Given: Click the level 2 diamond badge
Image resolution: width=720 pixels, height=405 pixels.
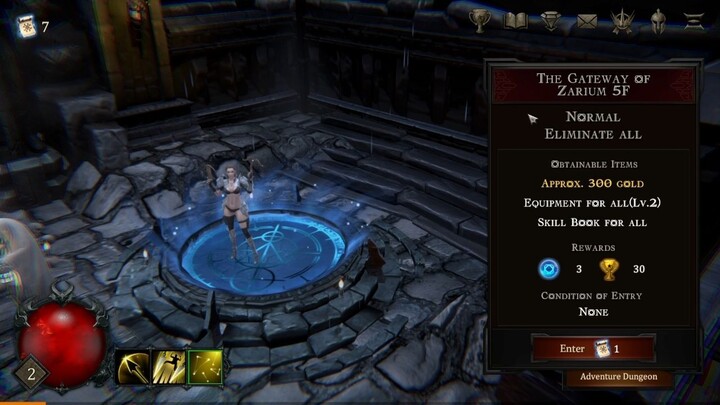Looking at the screenshot, I should pos(30,375).
